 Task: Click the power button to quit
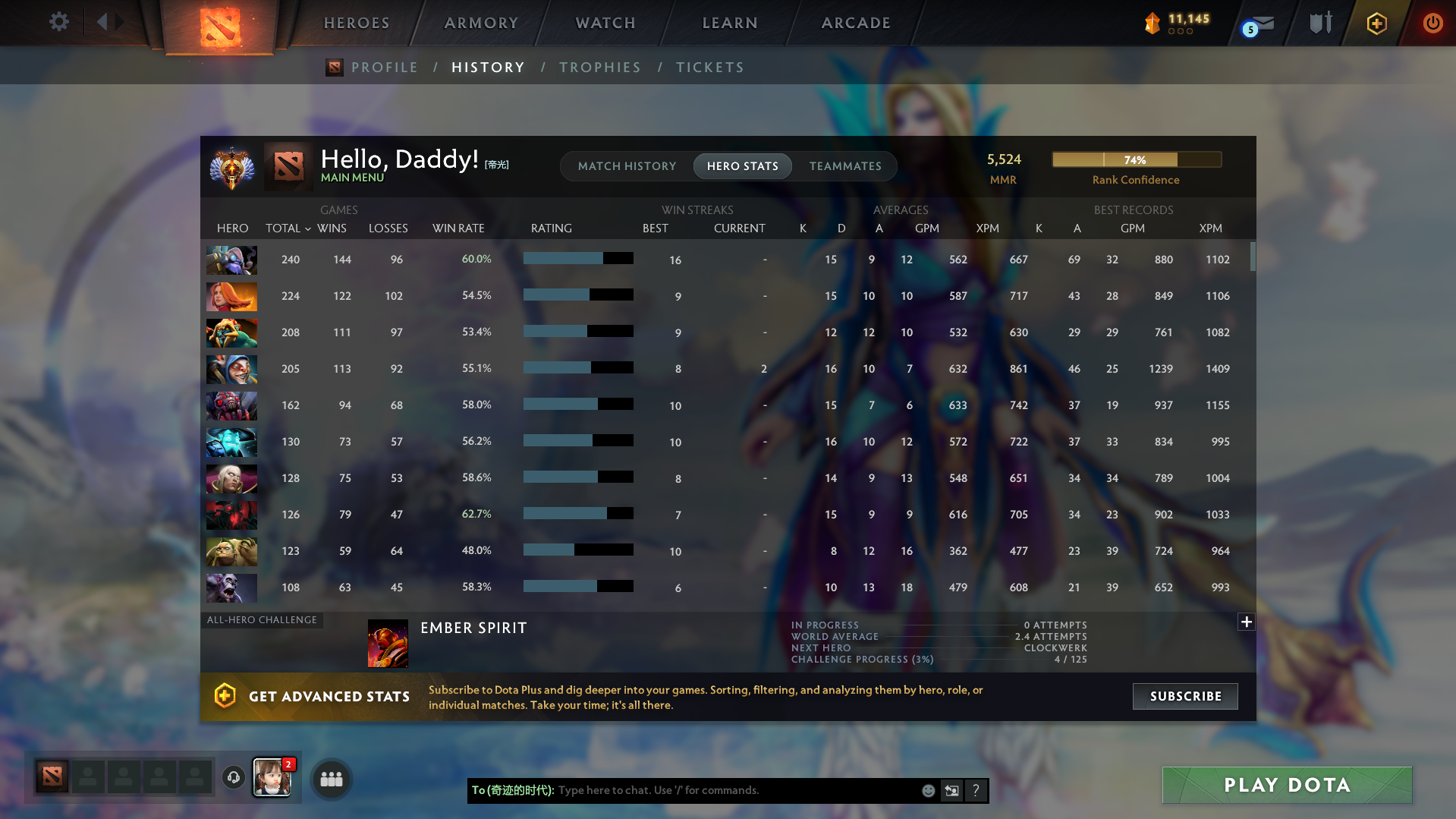tap(1432, 23)
